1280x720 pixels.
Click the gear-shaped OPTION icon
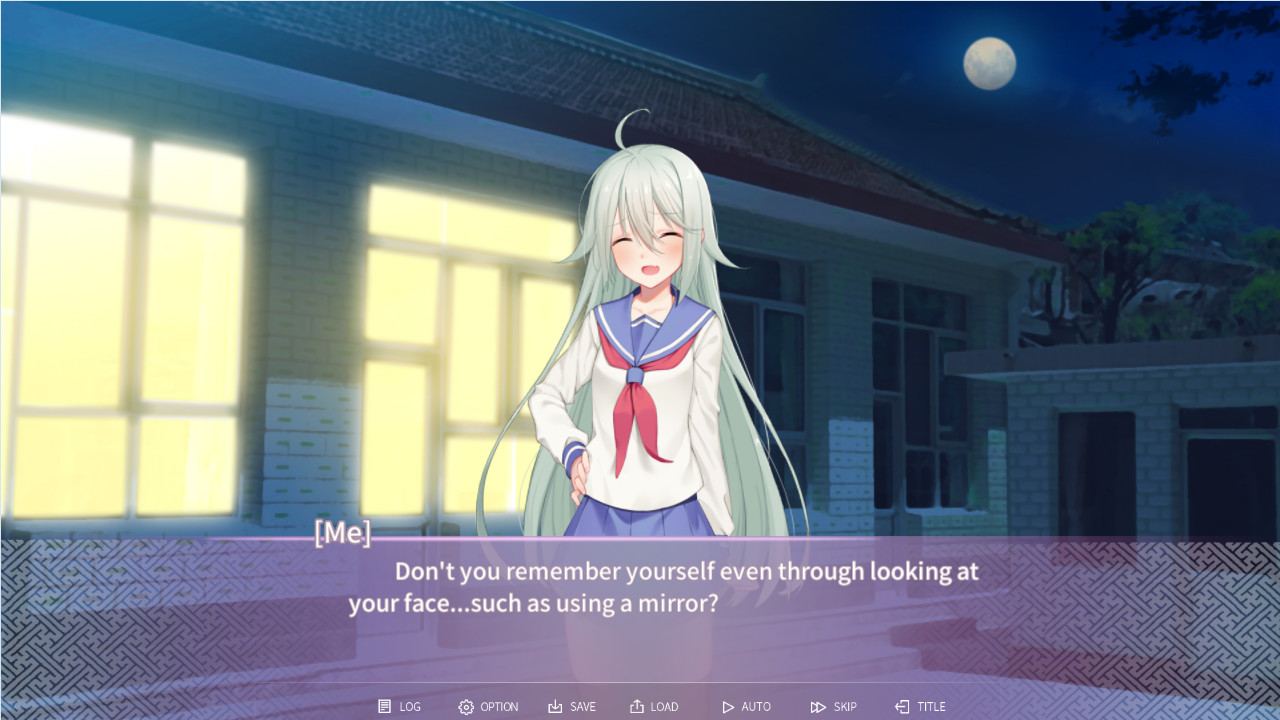point(465,706)
